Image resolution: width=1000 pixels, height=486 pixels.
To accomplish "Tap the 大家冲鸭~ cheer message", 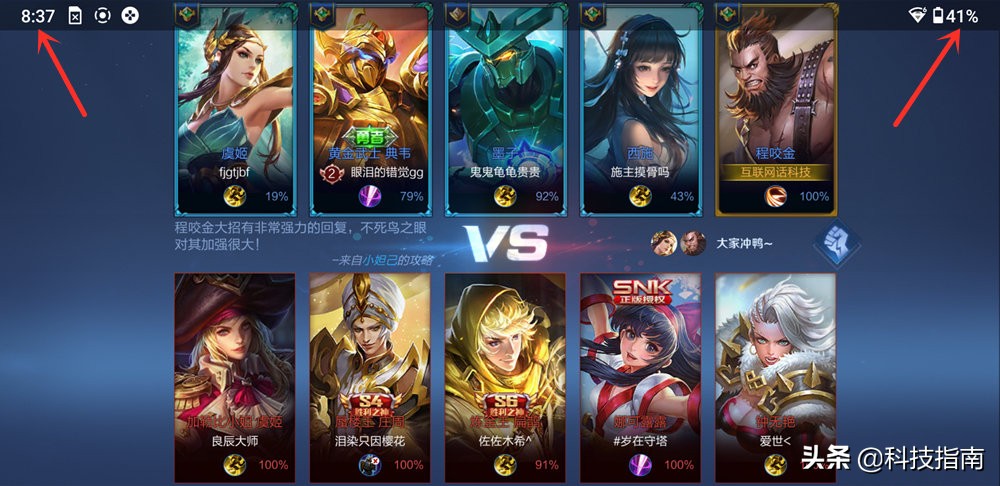I will pyautogui.click(x=744, y=243).
